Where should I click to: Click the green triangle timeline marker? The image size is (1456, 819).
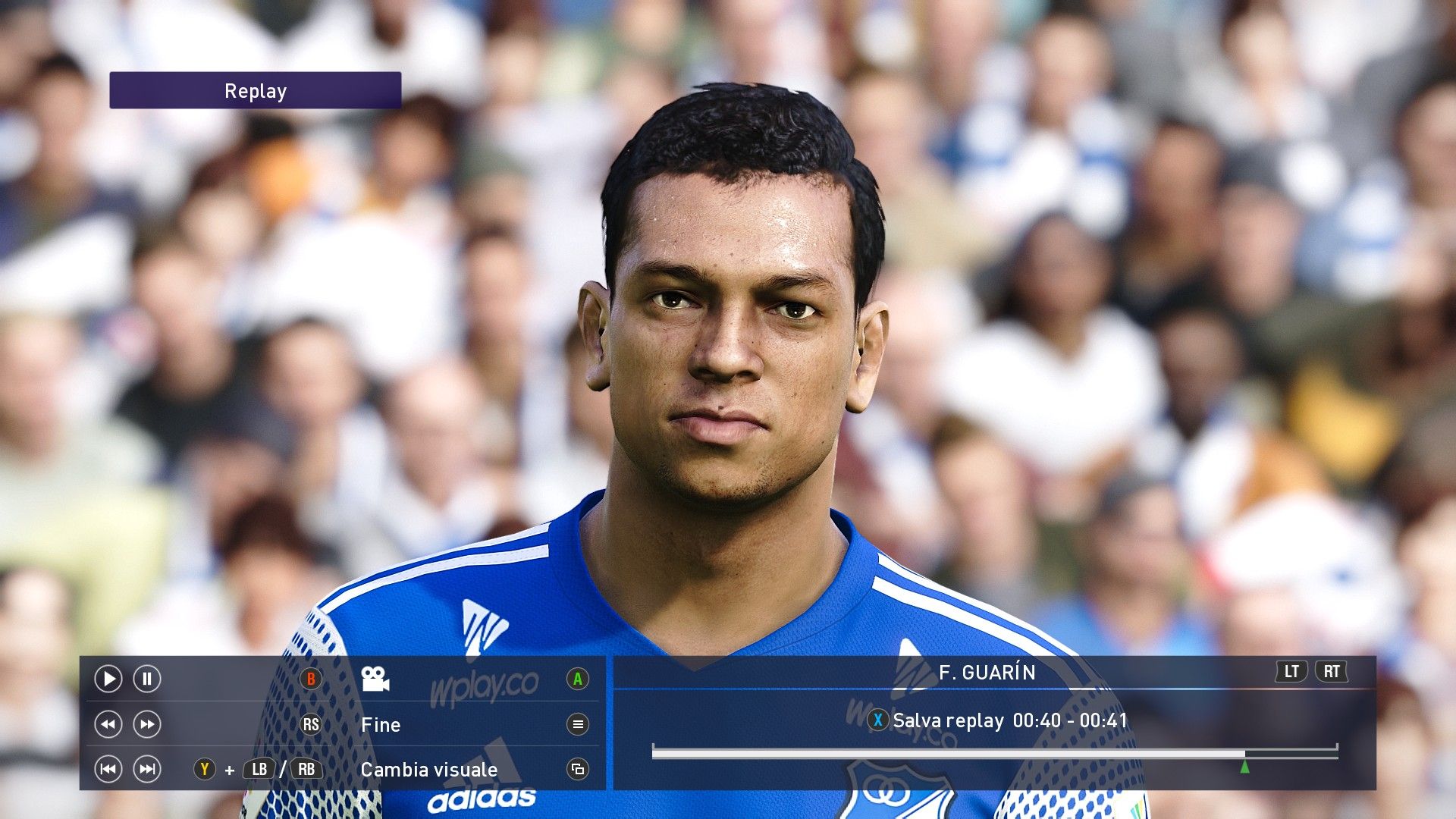pos(1244,767)
